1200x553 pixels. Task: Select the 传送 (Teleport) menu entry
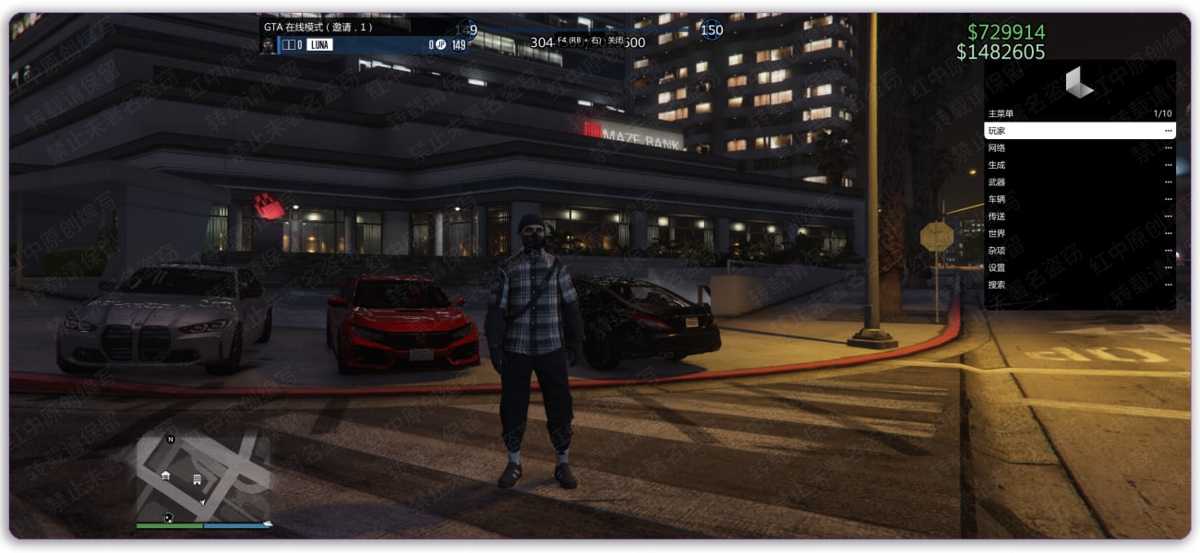tap(1078, 216)
